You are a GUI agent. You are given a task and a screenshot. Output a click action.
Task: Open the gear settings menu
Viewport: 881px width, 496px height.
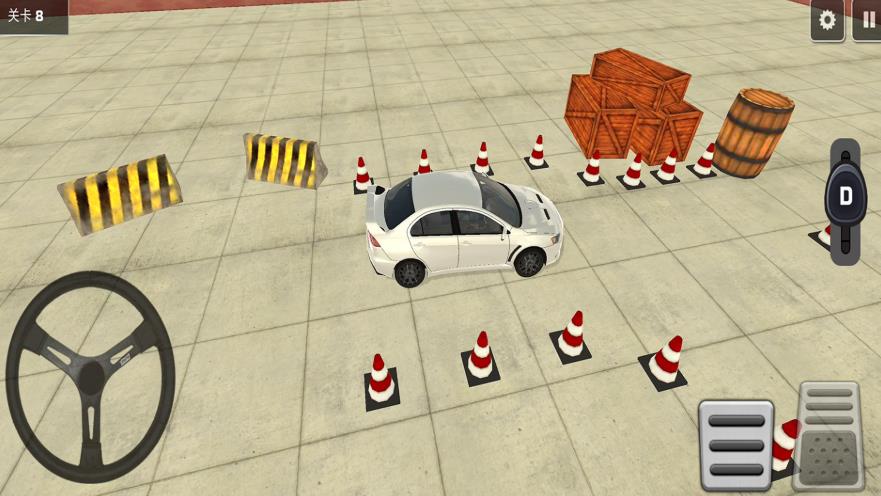827,21
